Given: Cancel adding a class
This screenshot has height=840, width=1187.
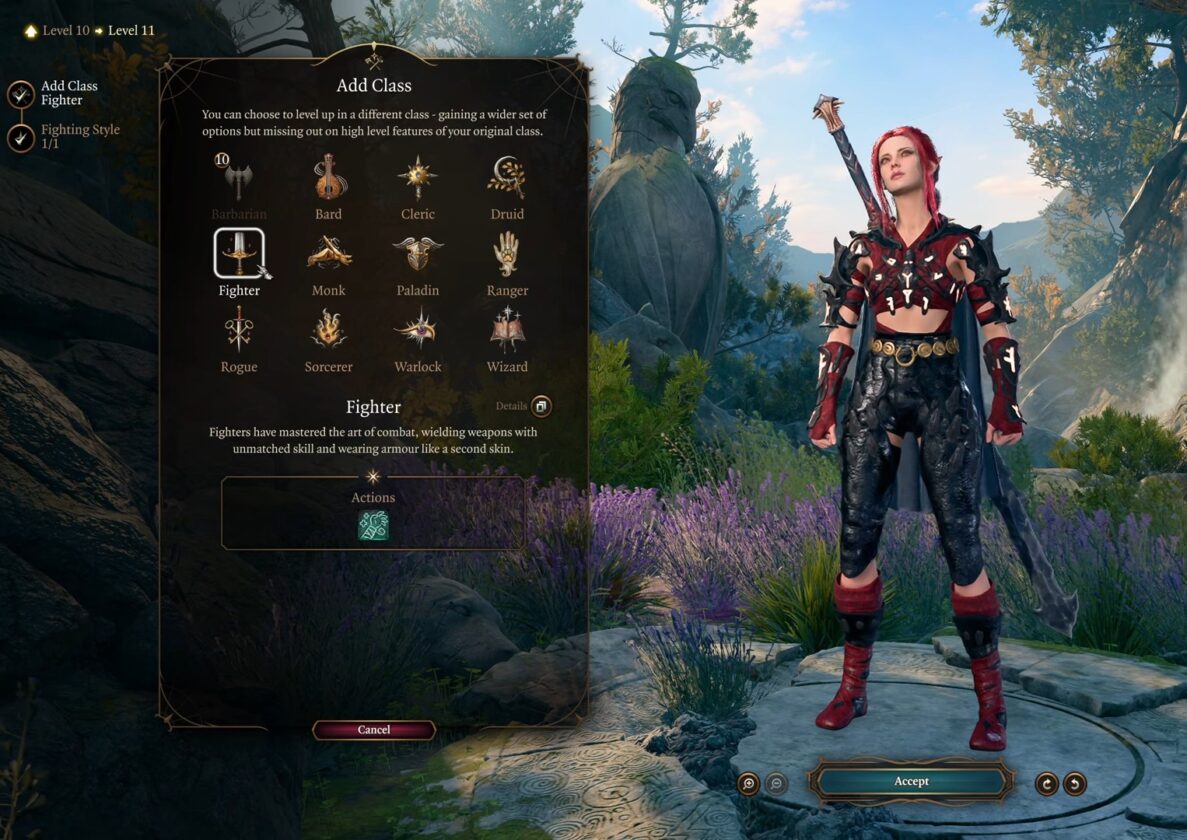Looking at the screenshot, I should [x=374, y=730].
